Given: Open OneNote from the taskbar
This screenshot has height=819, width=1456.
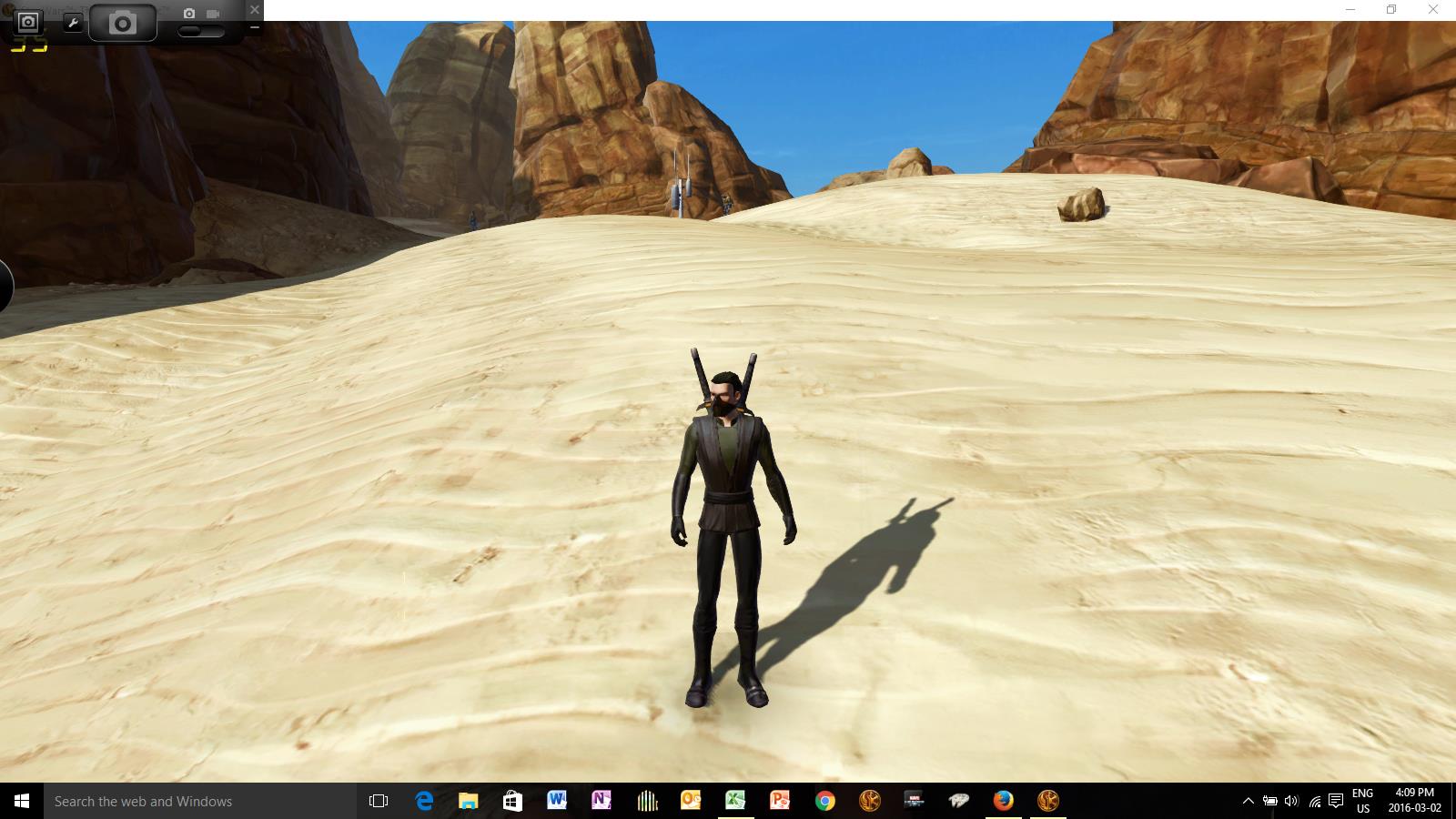Looking at the screenshot, I should click(x=601, y=802).
